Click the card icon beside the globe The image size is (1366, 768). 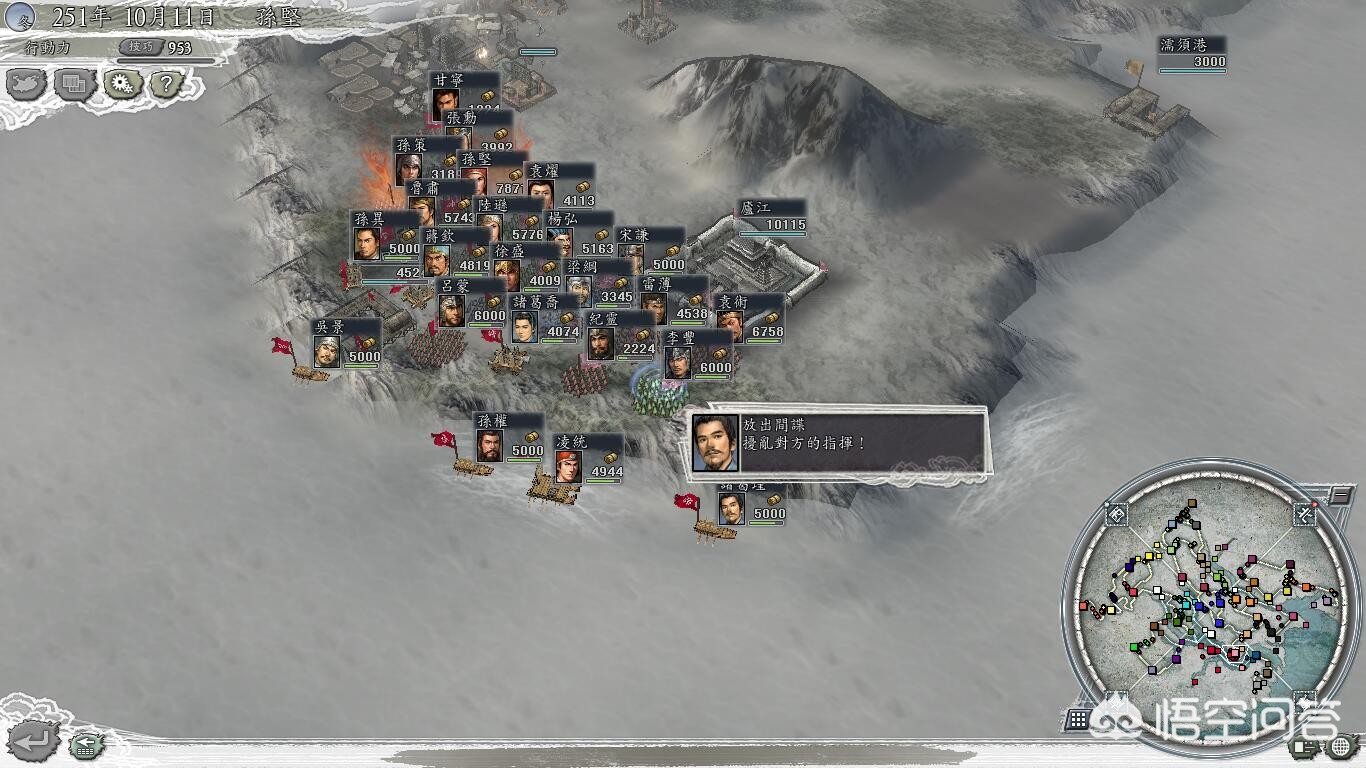[1305, 746]
